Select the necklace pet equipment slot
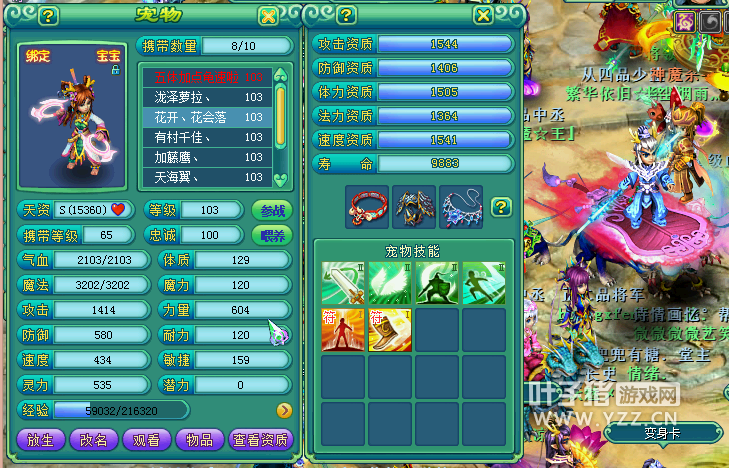This screenshot has height=468, width=729. pos(461,206)
